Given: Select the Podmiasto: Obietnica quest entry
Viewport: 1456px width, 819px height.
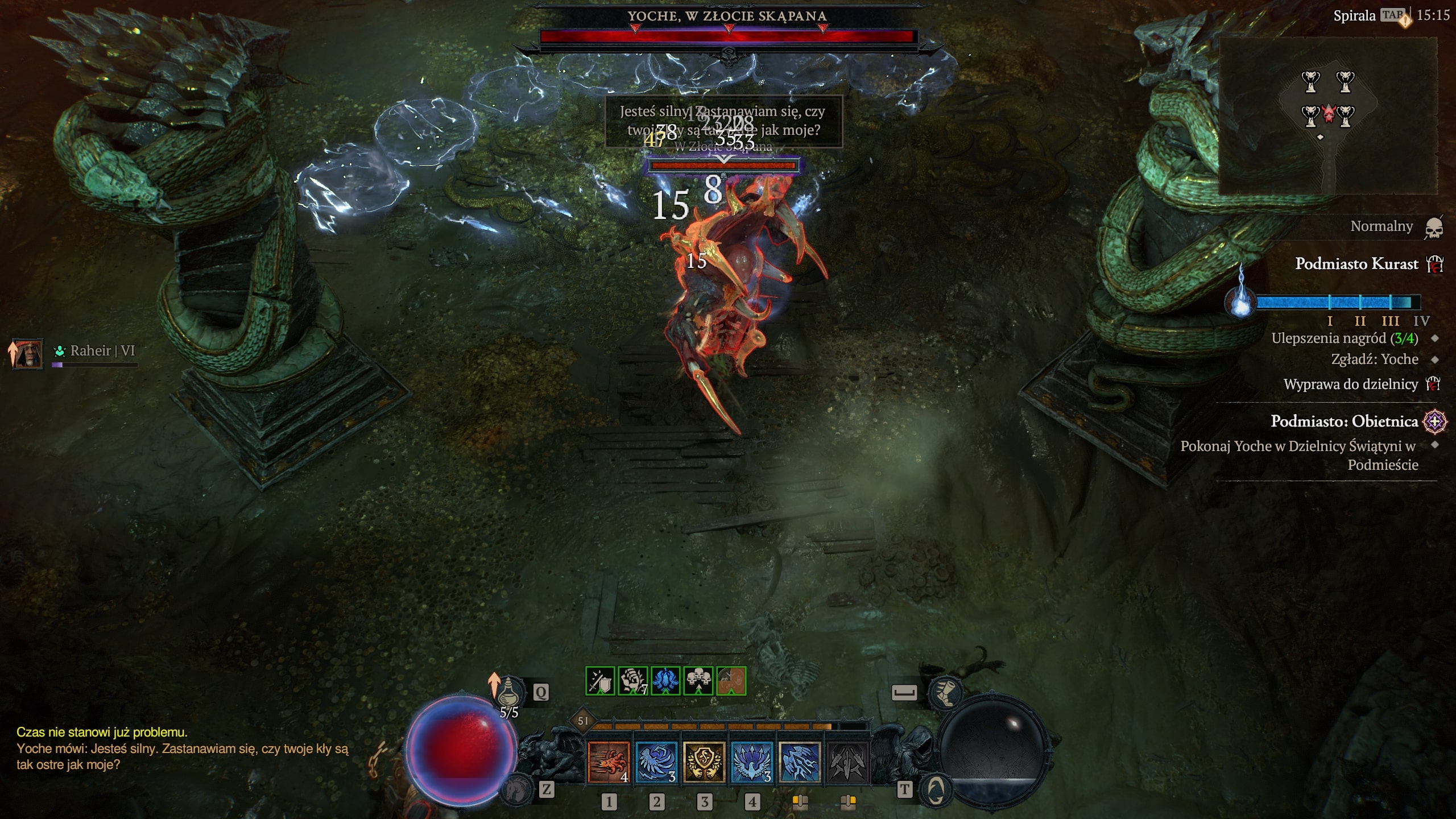Looking at the screenshot, I should coord(1345,421).
